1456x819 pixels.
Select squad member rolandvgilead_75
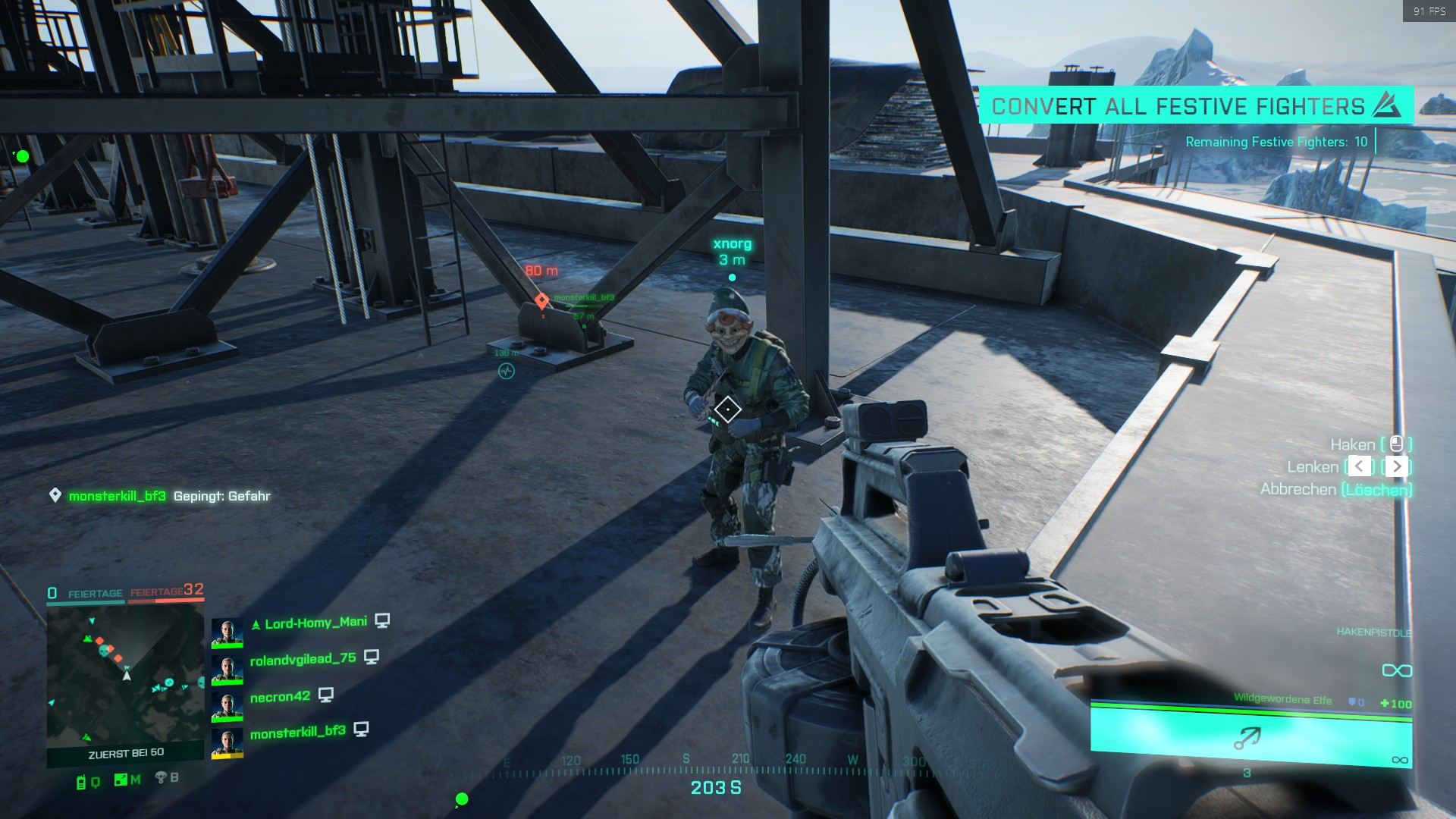303,659
